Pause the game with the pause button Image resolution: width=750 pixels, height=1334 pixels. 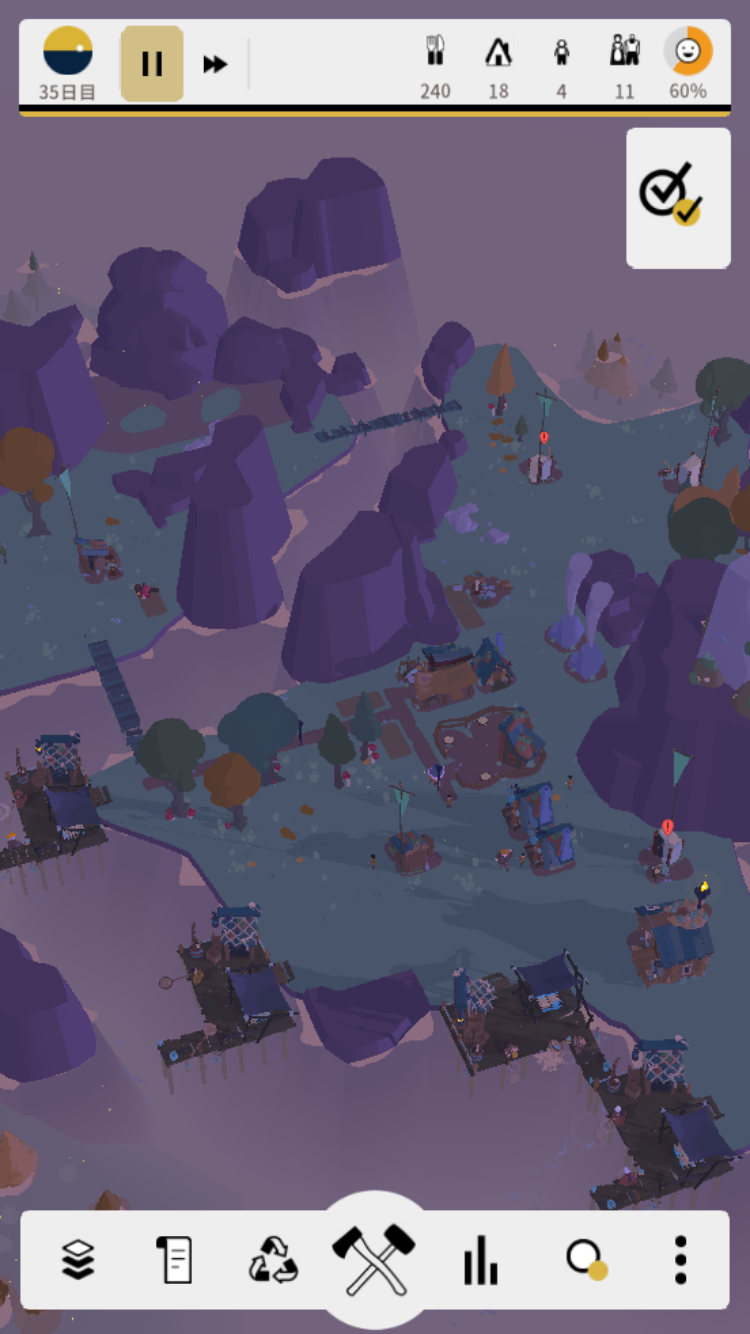[x=152, y=64]
